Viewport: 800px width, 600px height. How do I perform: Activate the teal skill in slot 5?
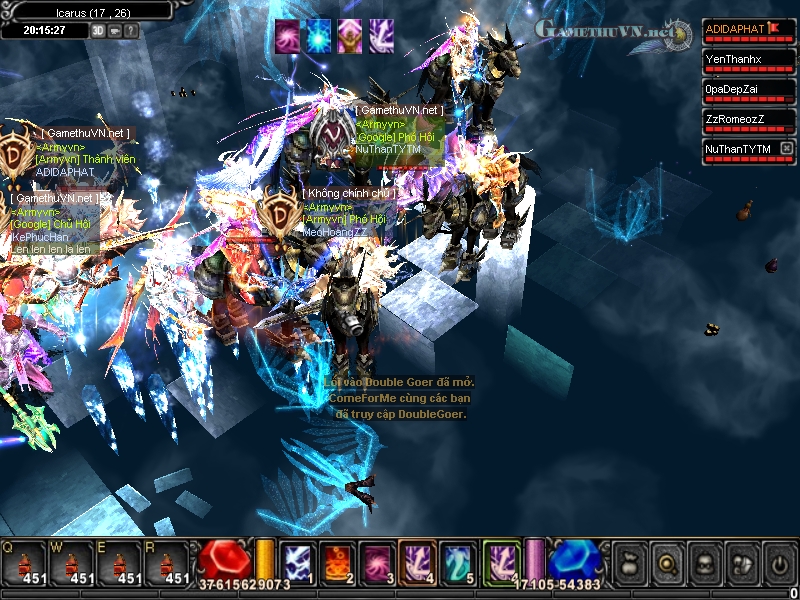pos(456,562)
